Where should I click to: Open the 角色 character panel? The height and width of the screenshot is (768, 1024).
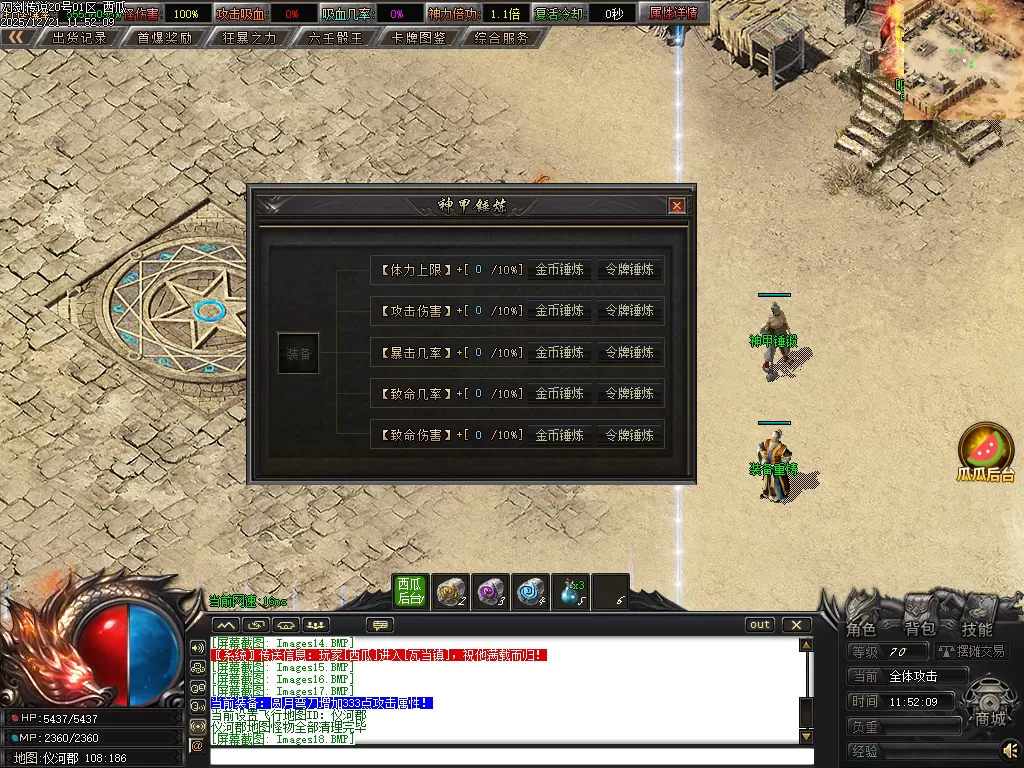(861, 628)
